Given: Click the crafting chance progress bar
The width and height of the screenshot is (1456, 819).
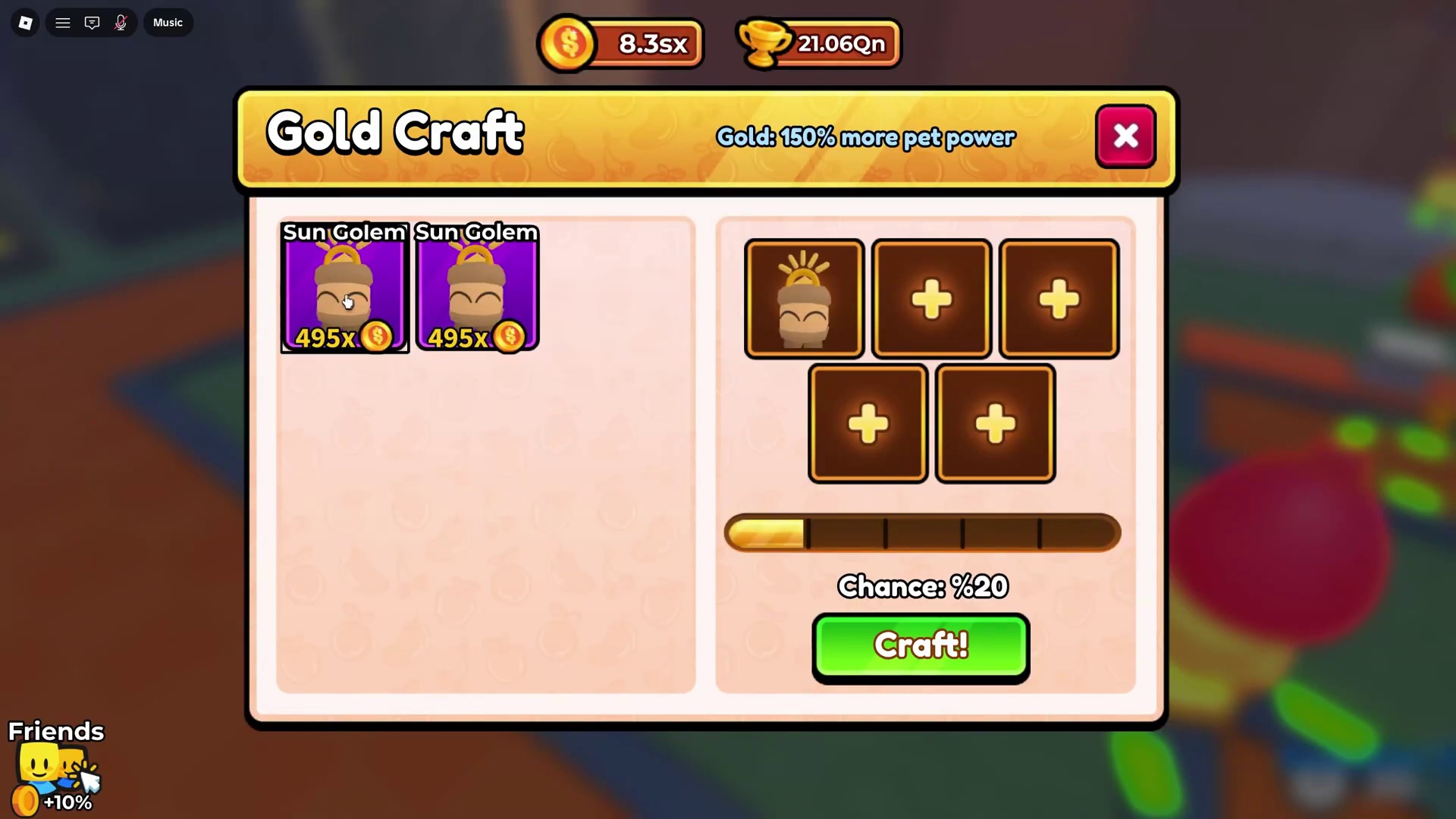Looking at the screenshot, I should [922, 532].
